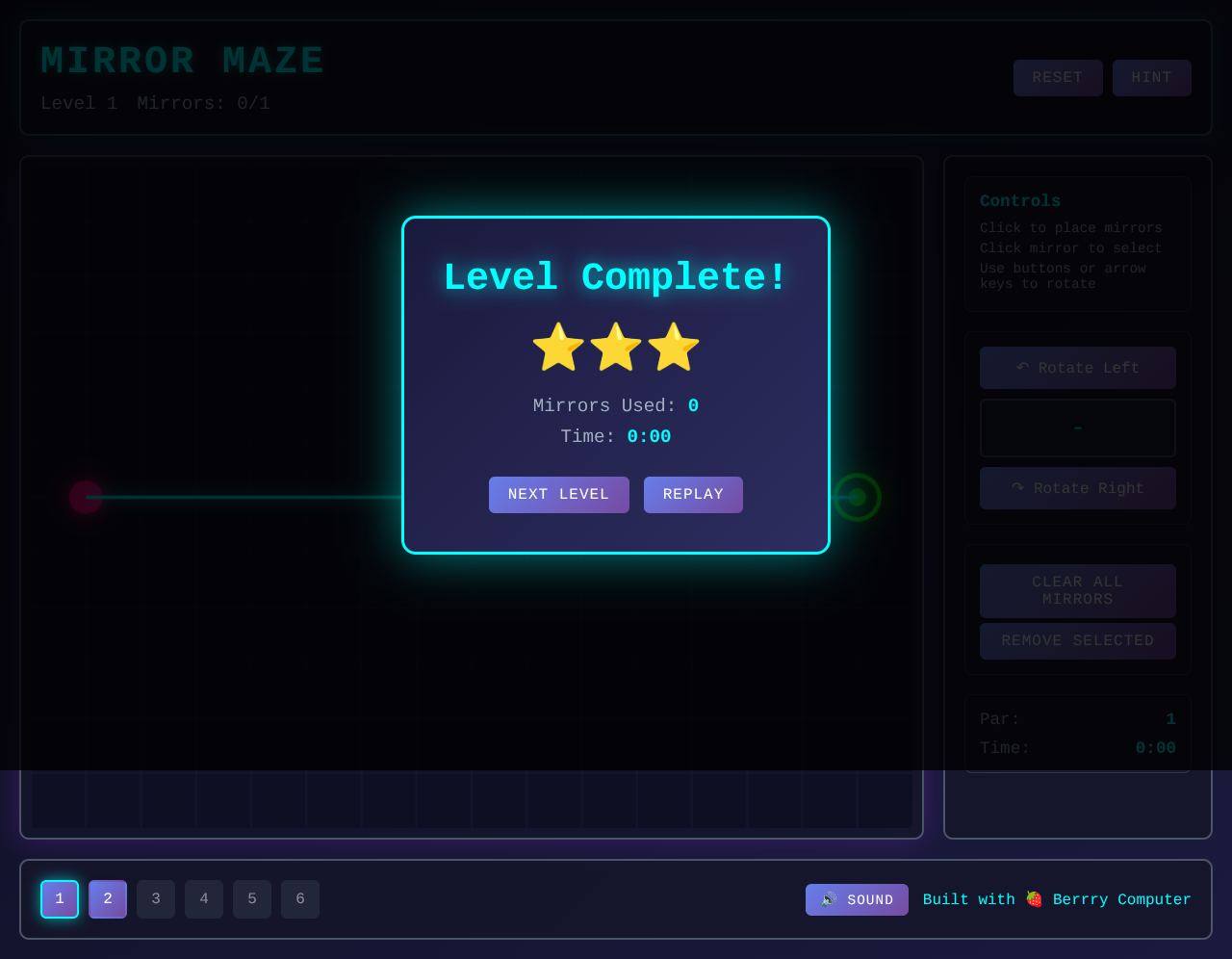Select level 3 from the bottom bar

pos(155,898)
